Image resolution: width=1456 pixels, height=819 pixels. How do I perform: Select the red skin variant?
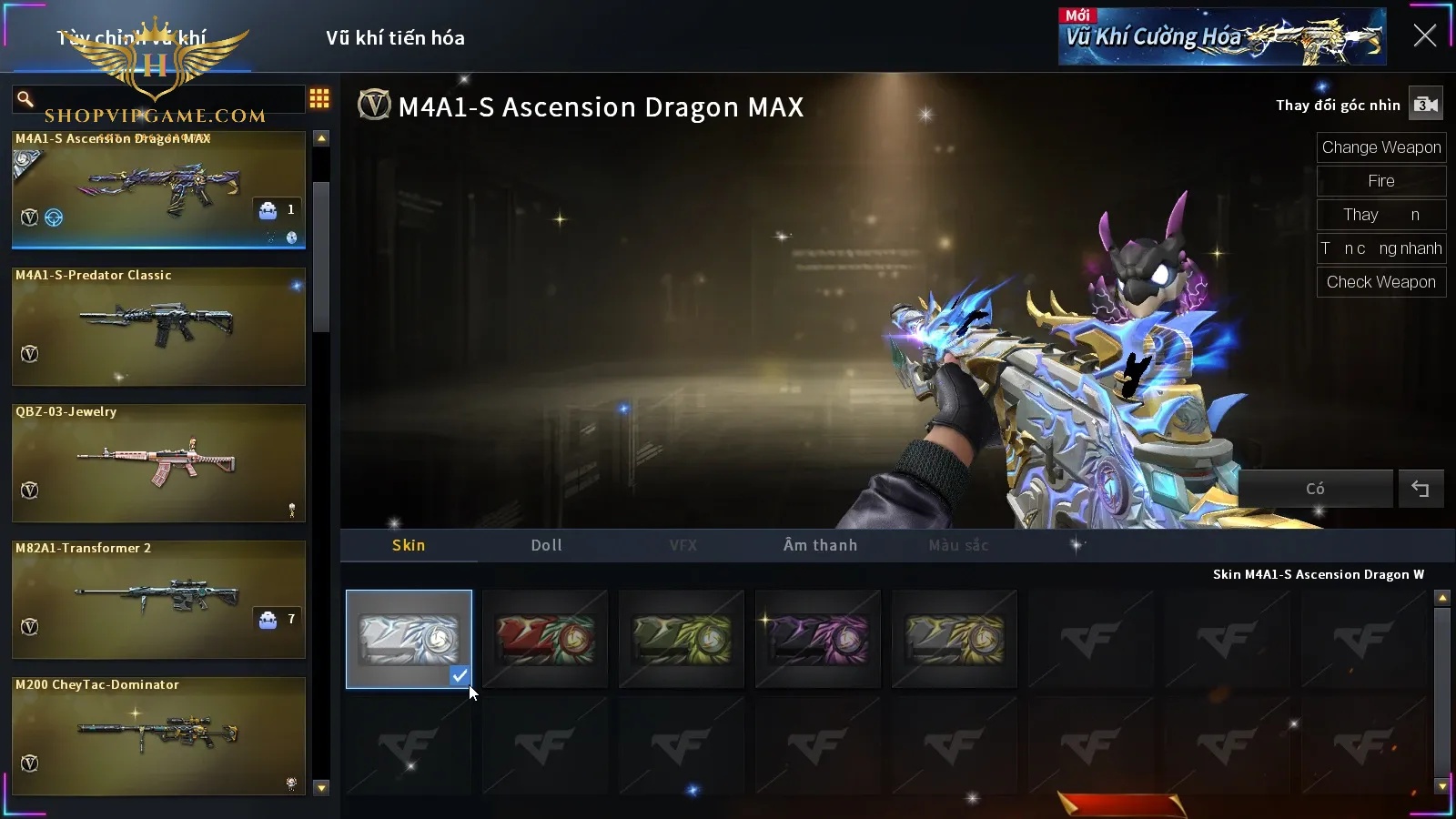click(x=545, y=639)
